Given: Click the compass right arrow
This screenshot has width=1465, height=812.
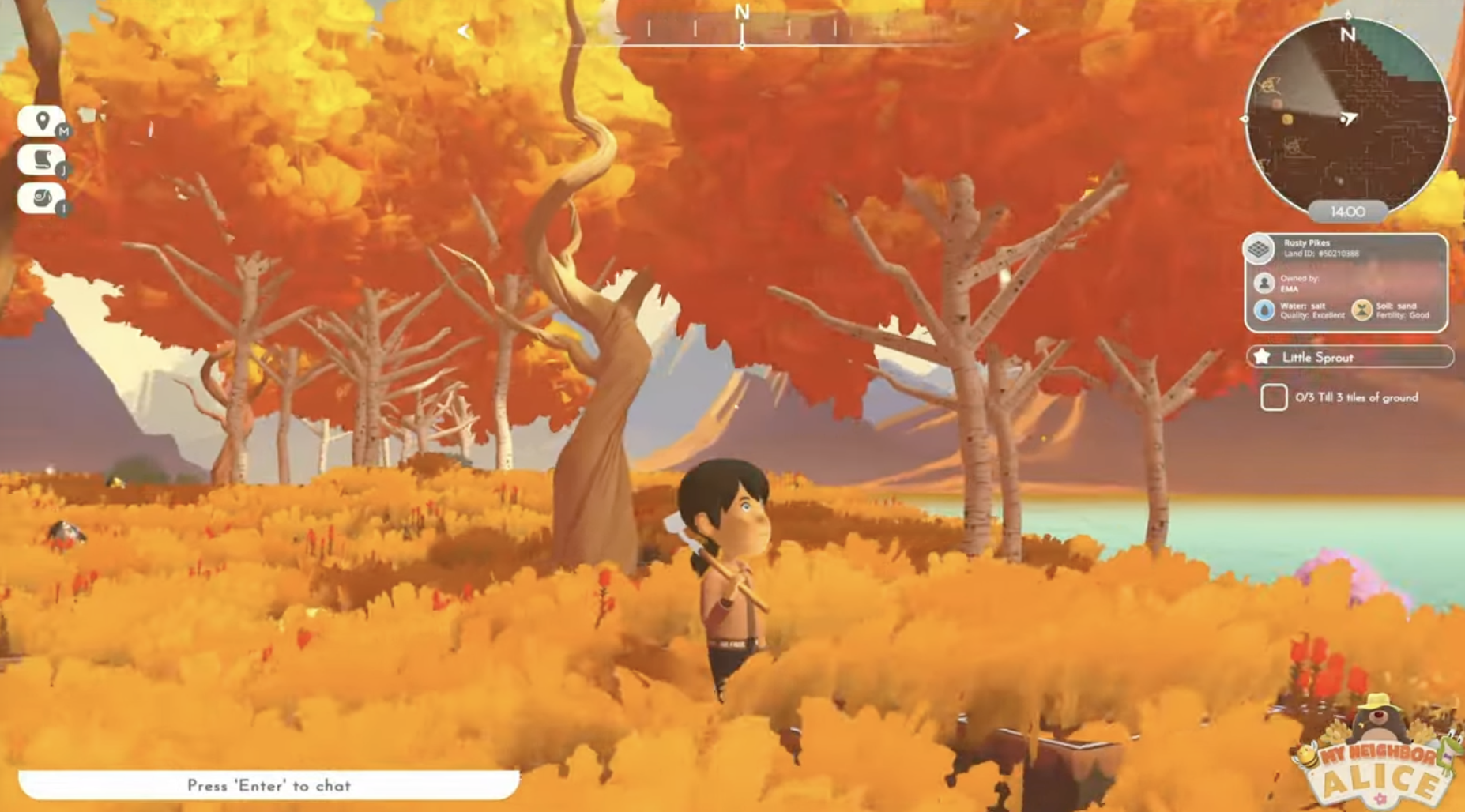Looking at the screenshot, I should click(x=1021, y=32).
